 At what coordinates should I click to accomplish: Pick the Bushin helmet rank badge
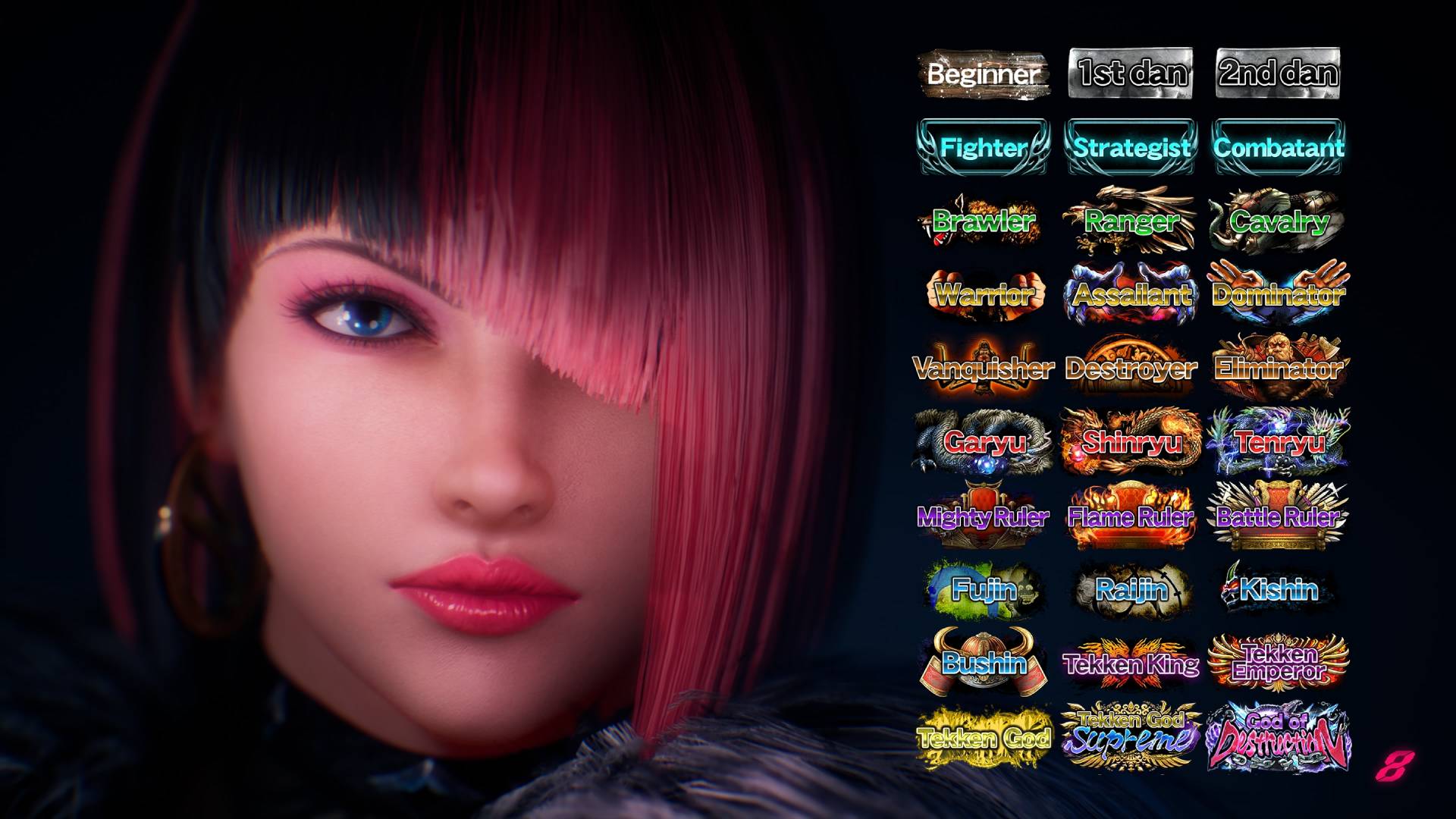(984, 663)
